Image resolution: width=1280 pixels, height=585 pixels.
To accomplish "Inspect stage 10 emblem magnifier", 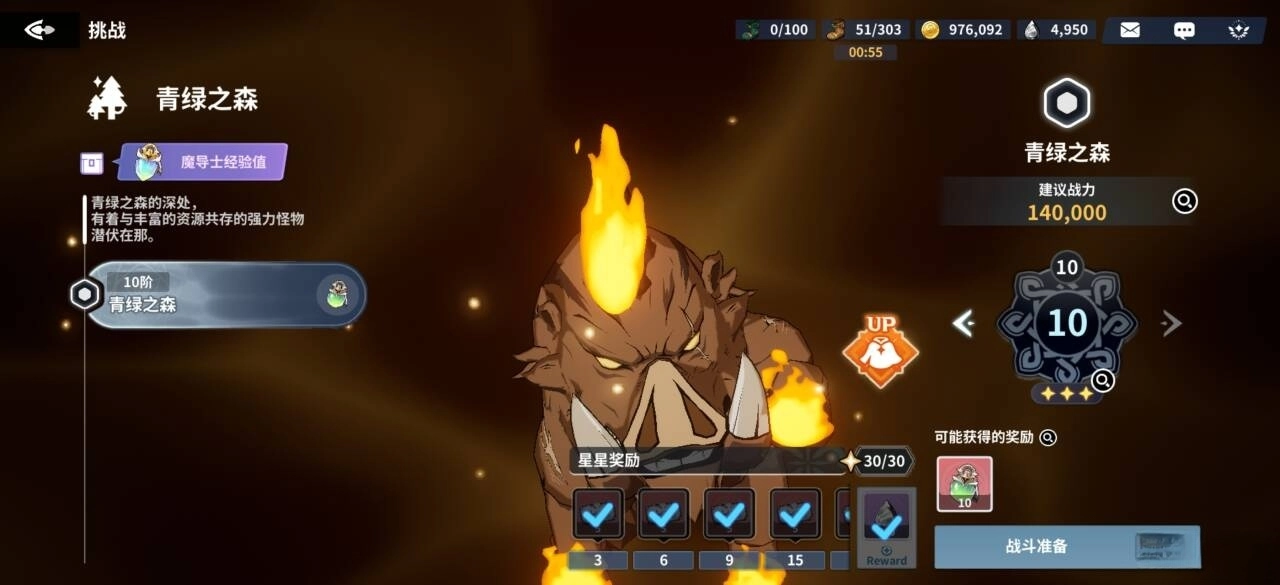I will pos(1103,380).
